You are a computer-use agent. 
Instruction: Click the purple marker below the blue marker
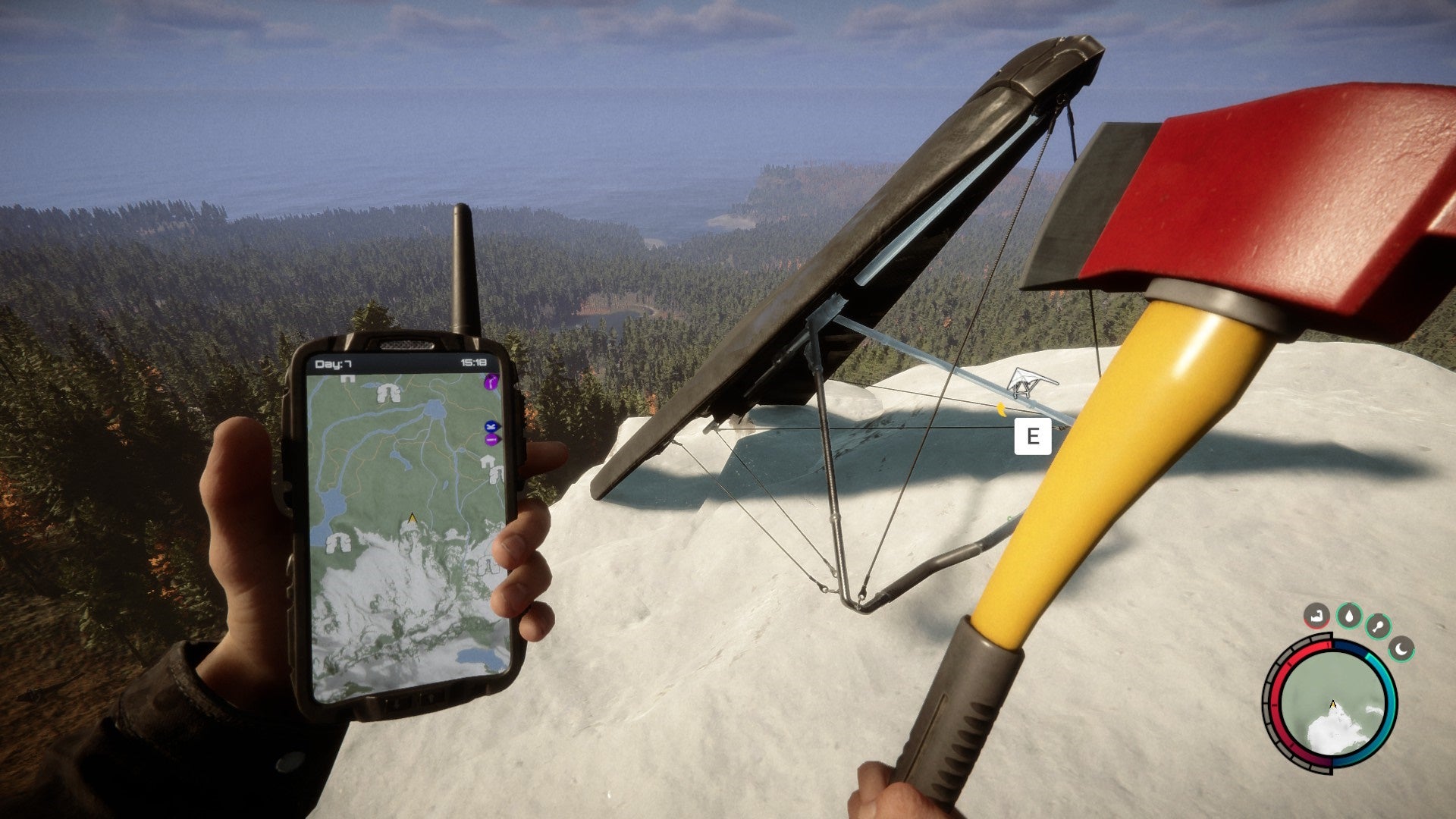coord(490,439)
